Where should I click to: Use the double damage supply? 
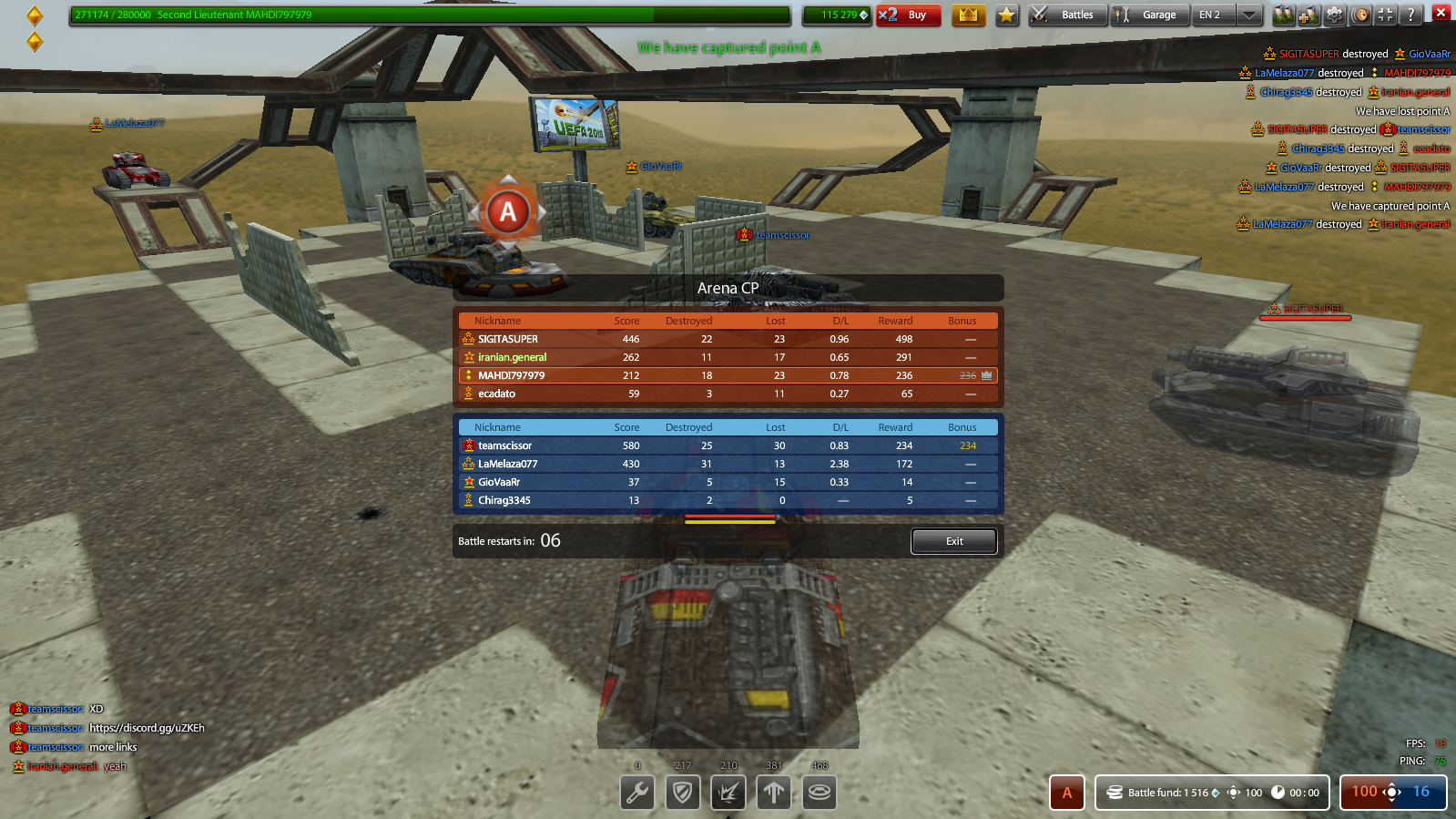728,793
